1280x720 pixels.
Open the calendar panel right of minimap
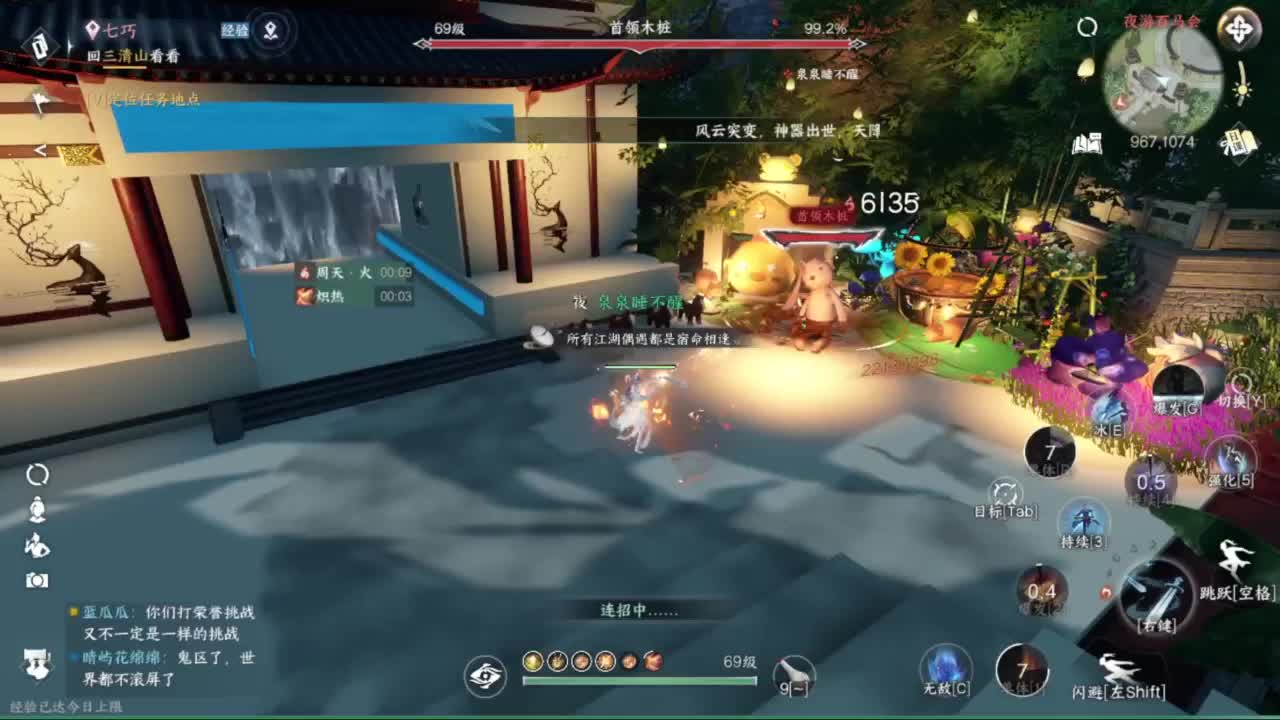1239,143
